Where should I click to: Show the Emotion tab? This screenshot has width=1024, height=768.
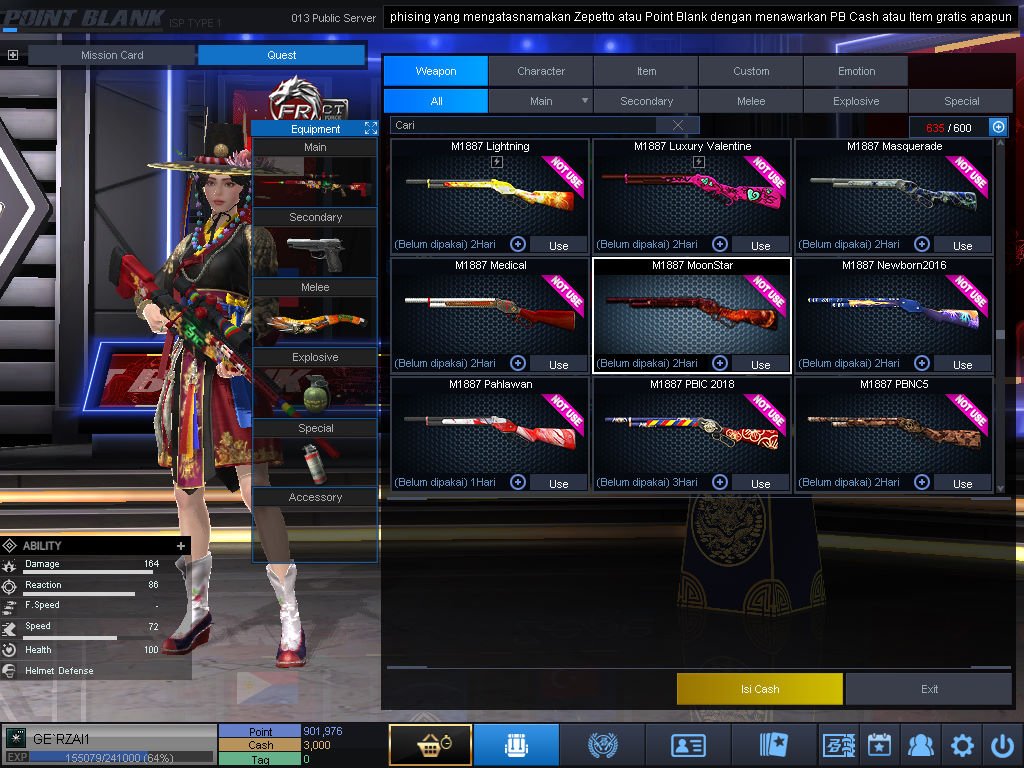coord(856,71)
